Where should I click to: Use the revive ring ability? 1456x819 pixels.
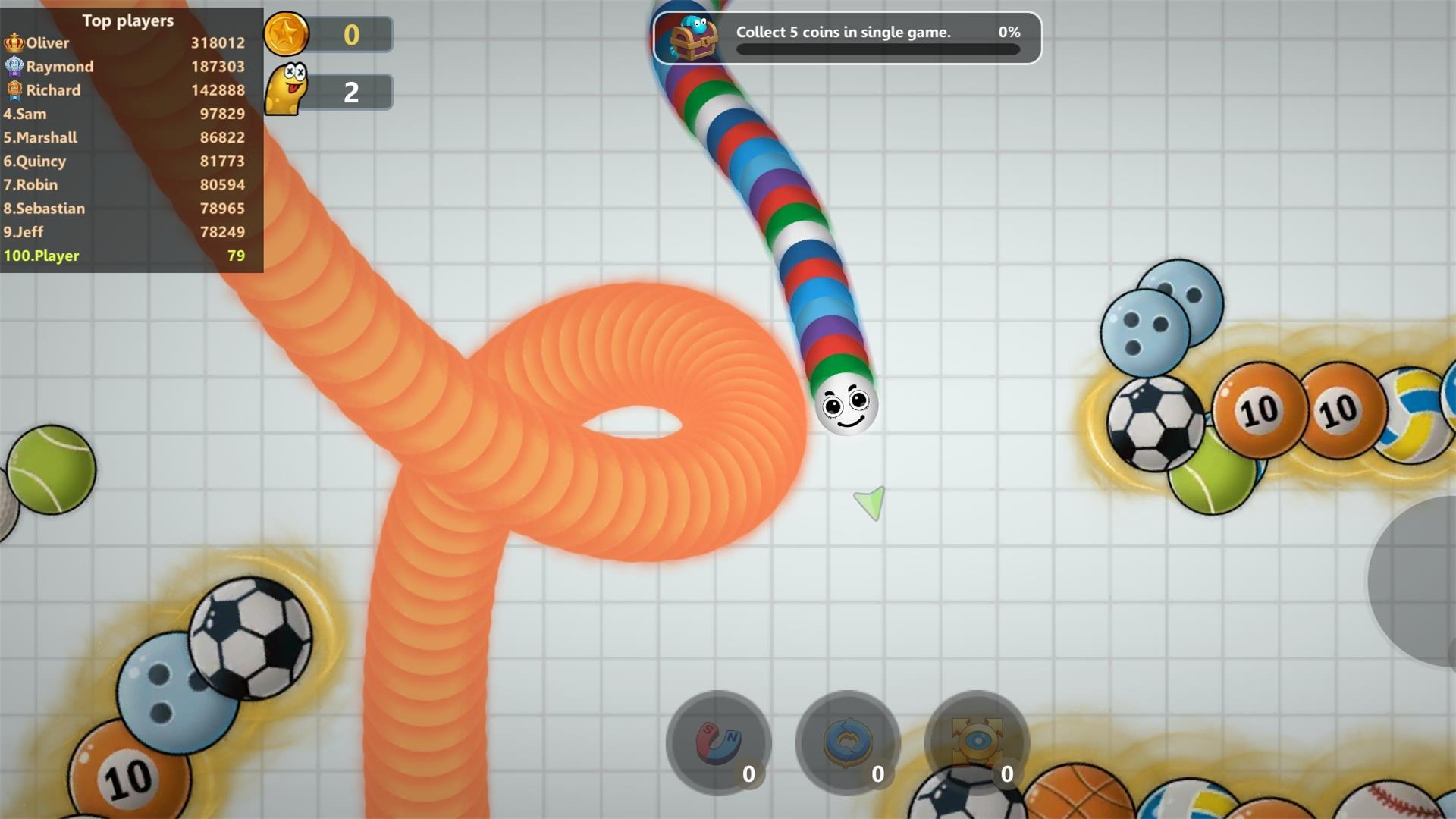(846, 742)
